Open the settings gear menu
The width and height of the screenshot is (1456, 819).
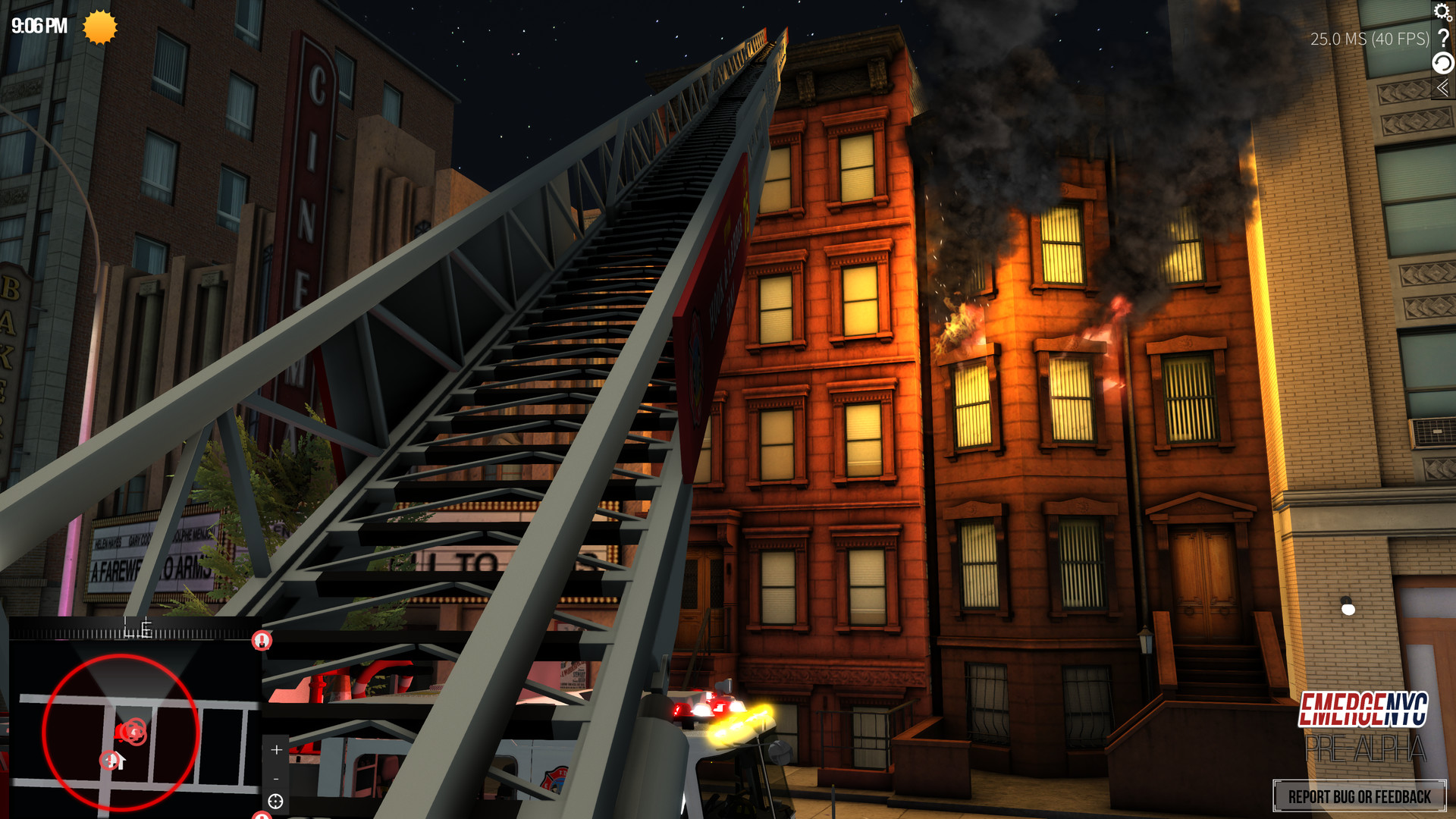click(x=1442, y=11)
